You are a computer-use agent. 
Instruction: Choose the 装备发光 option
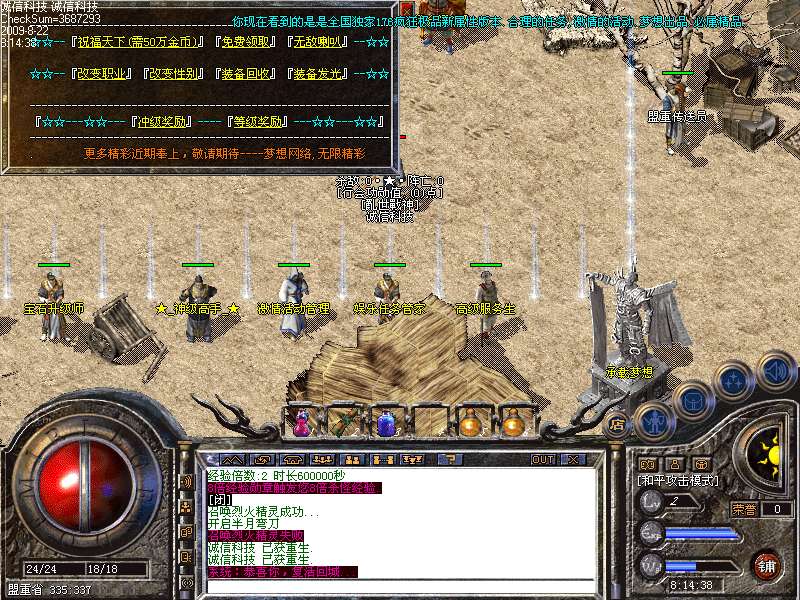pos(320,74)
